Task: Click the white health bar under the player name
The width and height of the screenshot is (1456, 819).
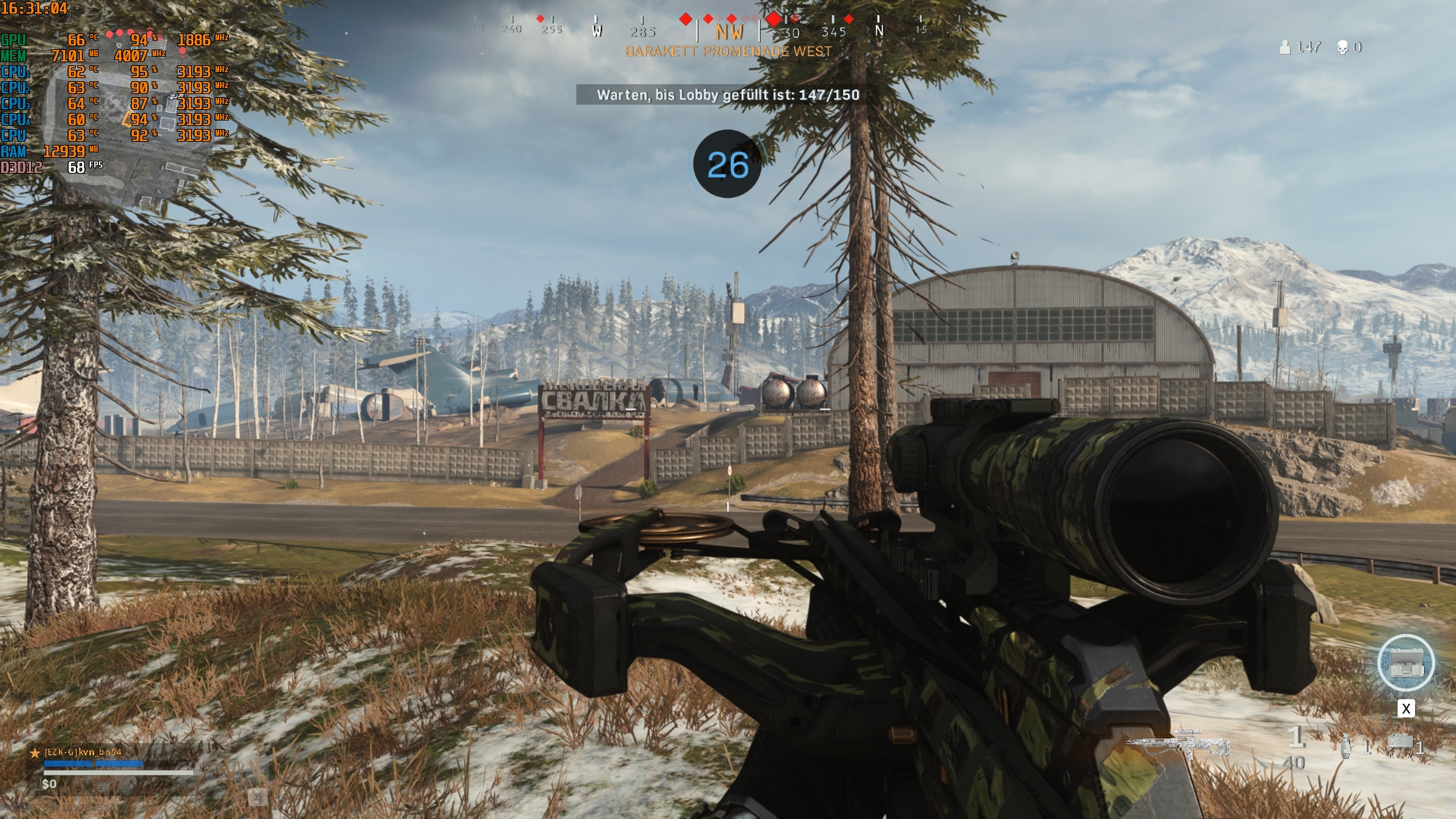Action: [x=118, y=773]
